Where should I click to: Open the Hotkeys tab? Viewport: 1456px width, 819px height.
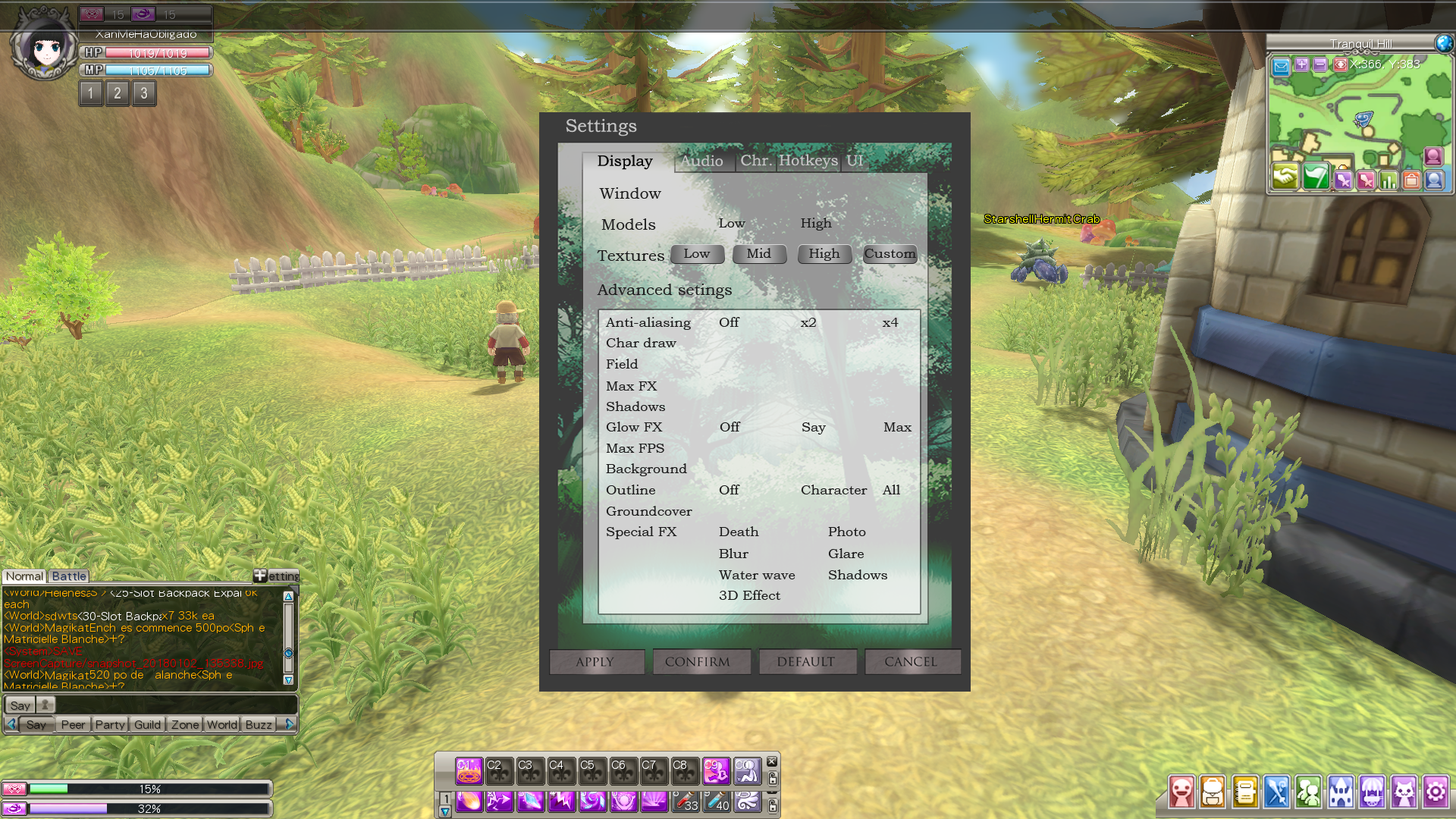click(808, 161)
